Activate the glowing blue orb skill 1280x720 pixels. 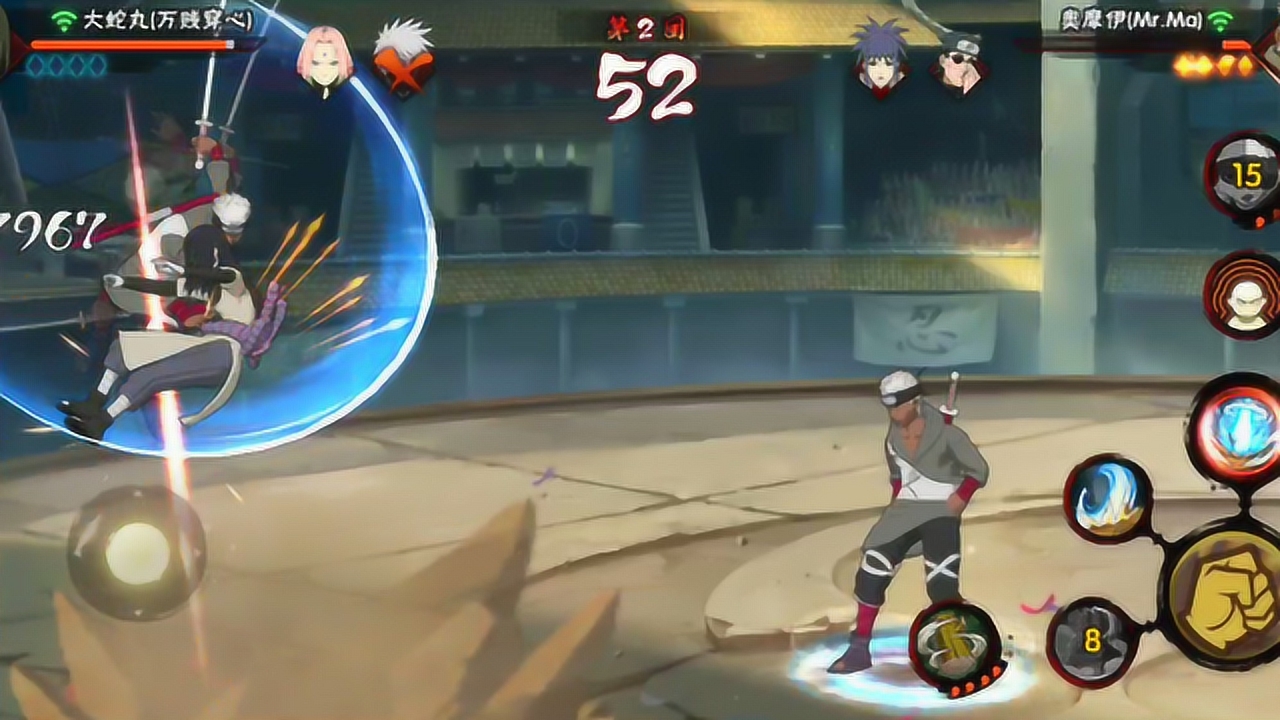(1236, 429)
